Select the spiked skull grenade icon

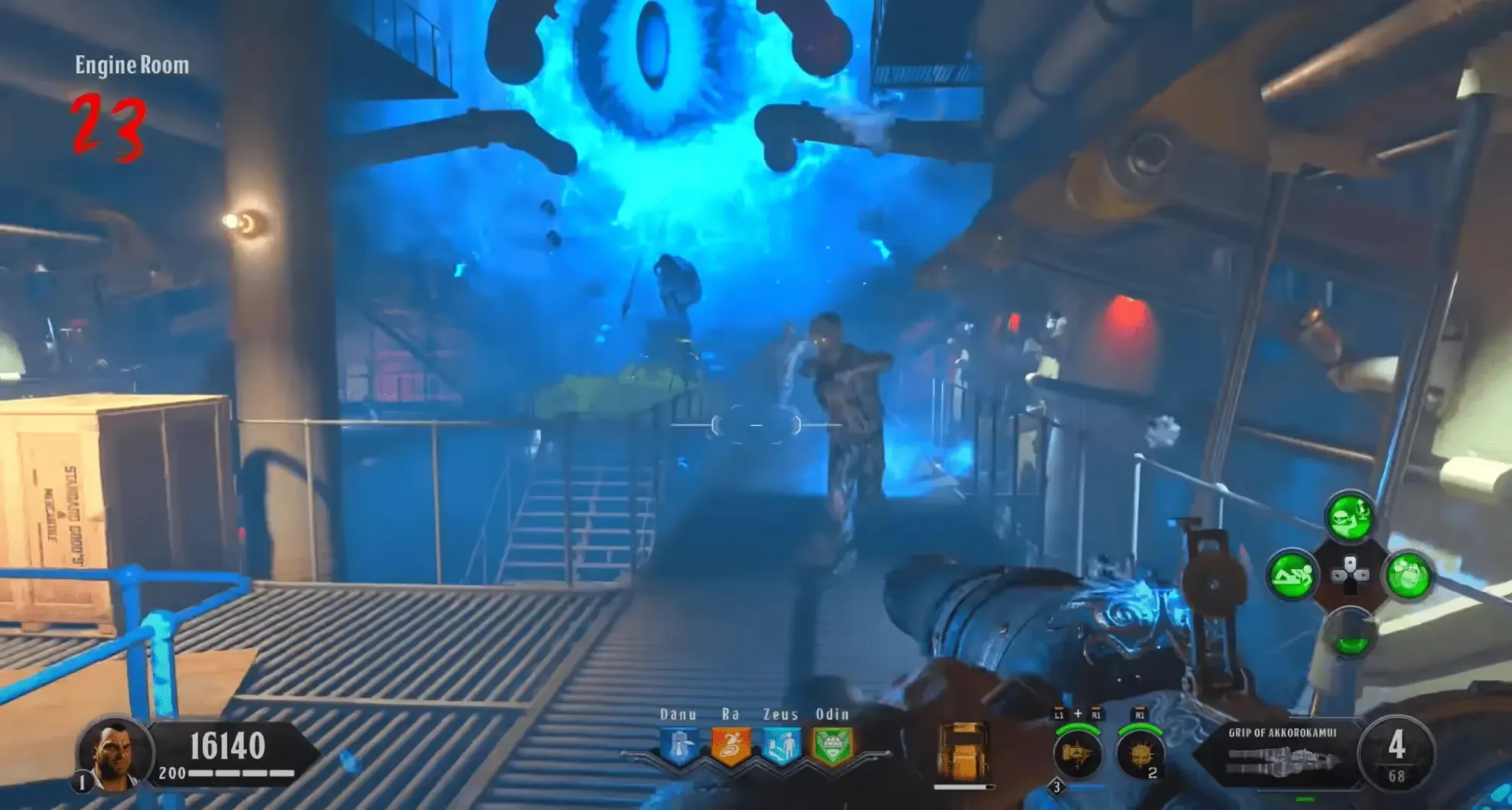click(x=1138, y=754)
